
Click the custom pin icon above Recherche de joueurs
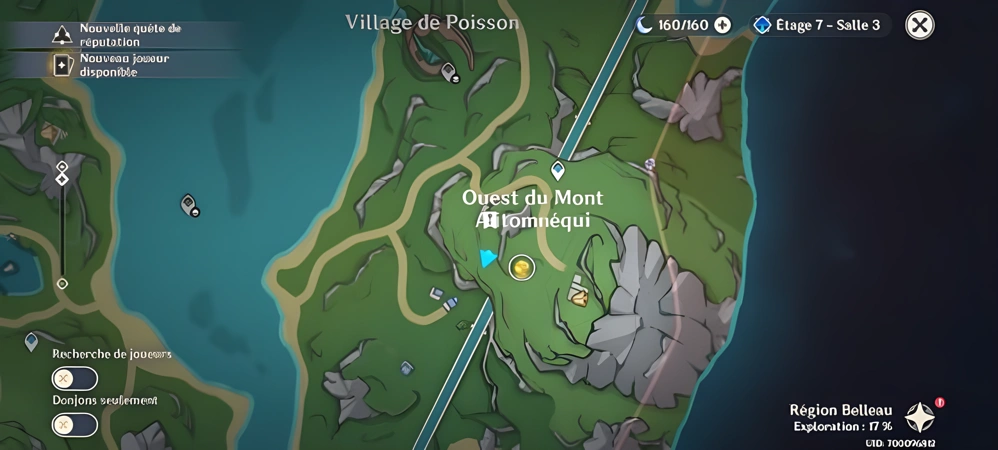[31, 342]
